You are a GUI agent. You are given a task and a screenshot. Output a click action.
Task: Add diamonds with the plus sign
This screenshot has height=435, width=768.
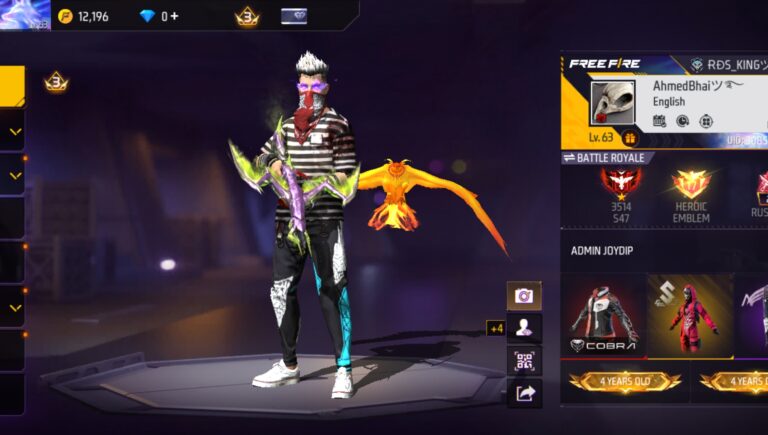tap(175, 16)
